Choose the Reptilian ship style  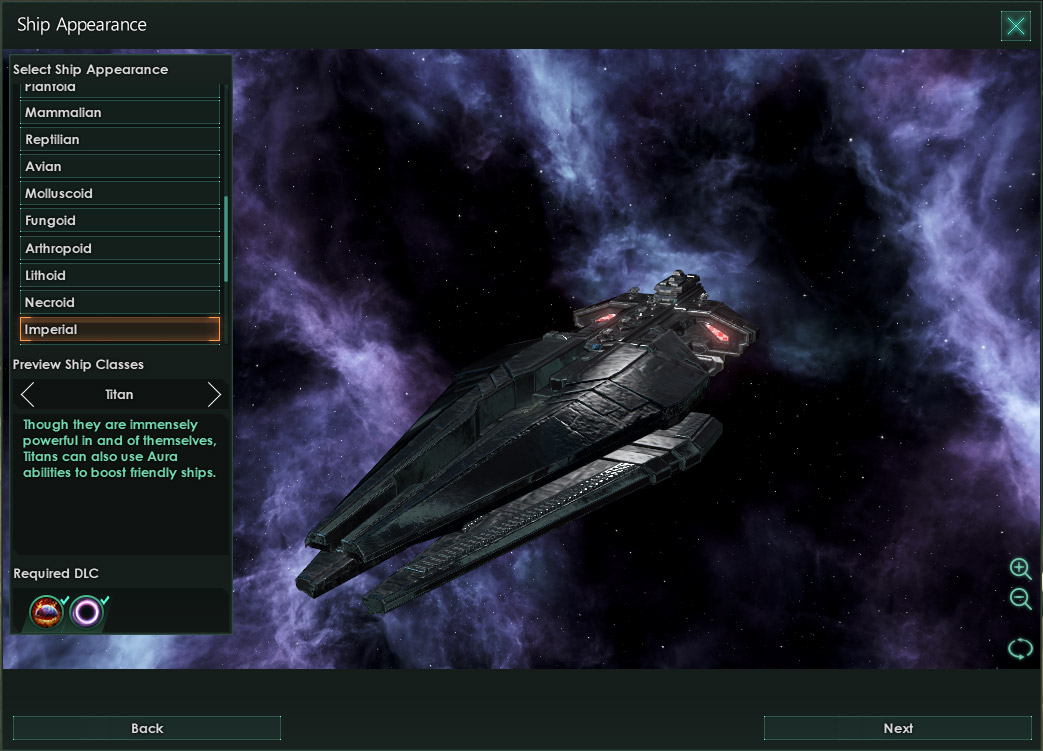click(120, 140)
